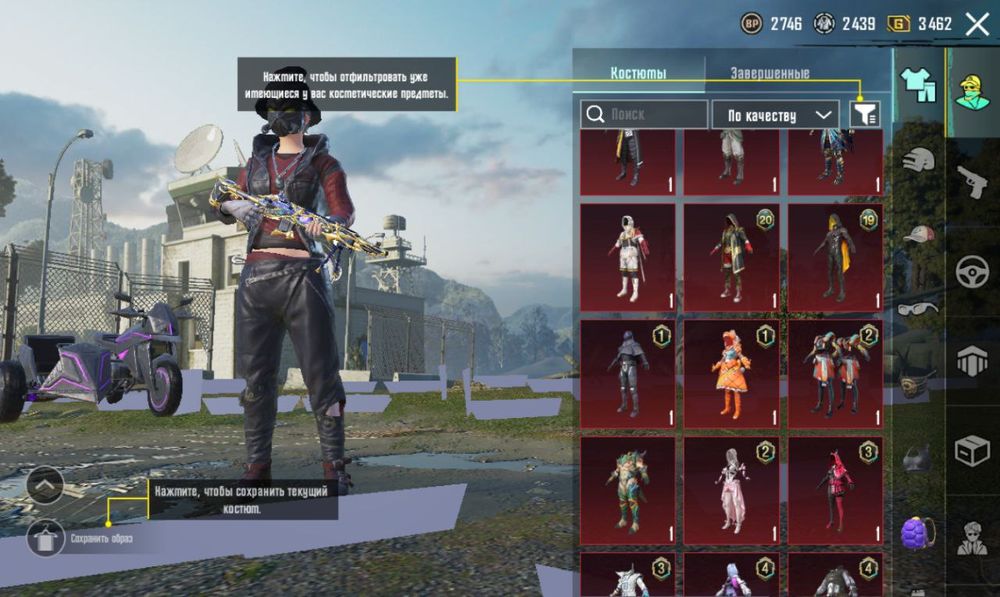Image resolution: width=1000 pixels, height=597 pixels.
Task: Select the white and red hooded costume
Action: [628, 258]
